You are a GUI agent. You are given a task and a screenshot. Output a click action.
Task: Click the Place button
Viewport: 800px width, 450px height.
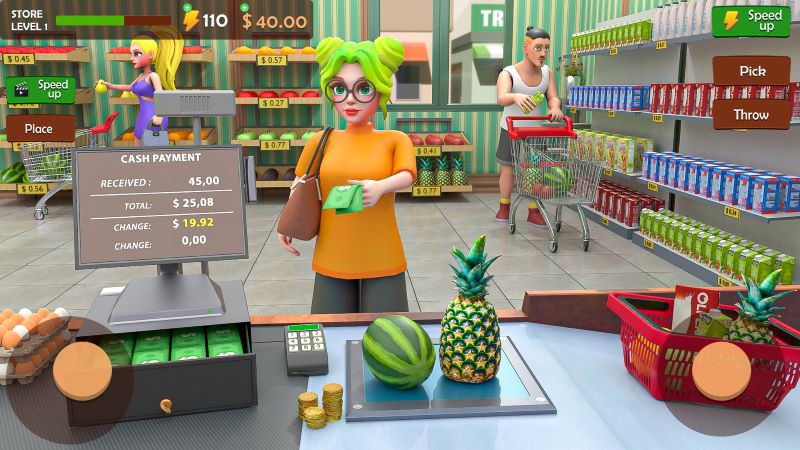(40, 128)
